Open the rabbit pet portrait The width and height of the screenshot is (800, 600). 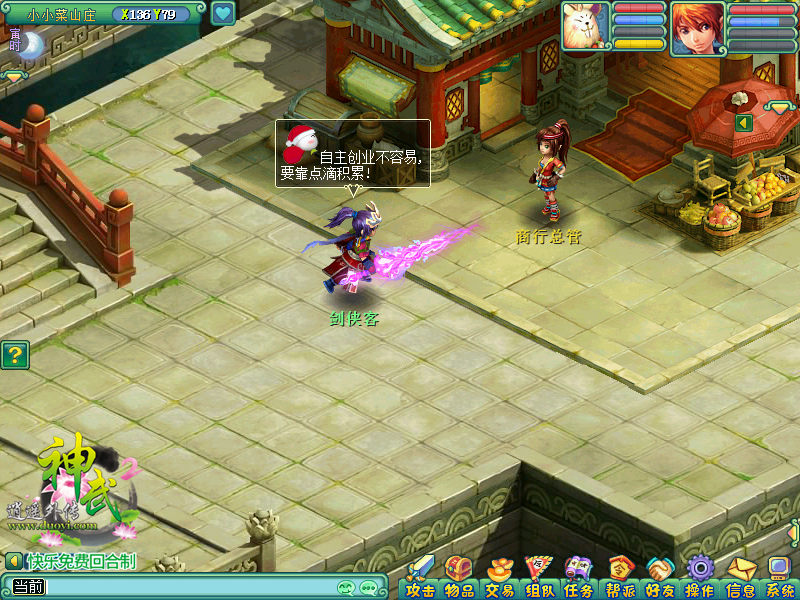585,26
